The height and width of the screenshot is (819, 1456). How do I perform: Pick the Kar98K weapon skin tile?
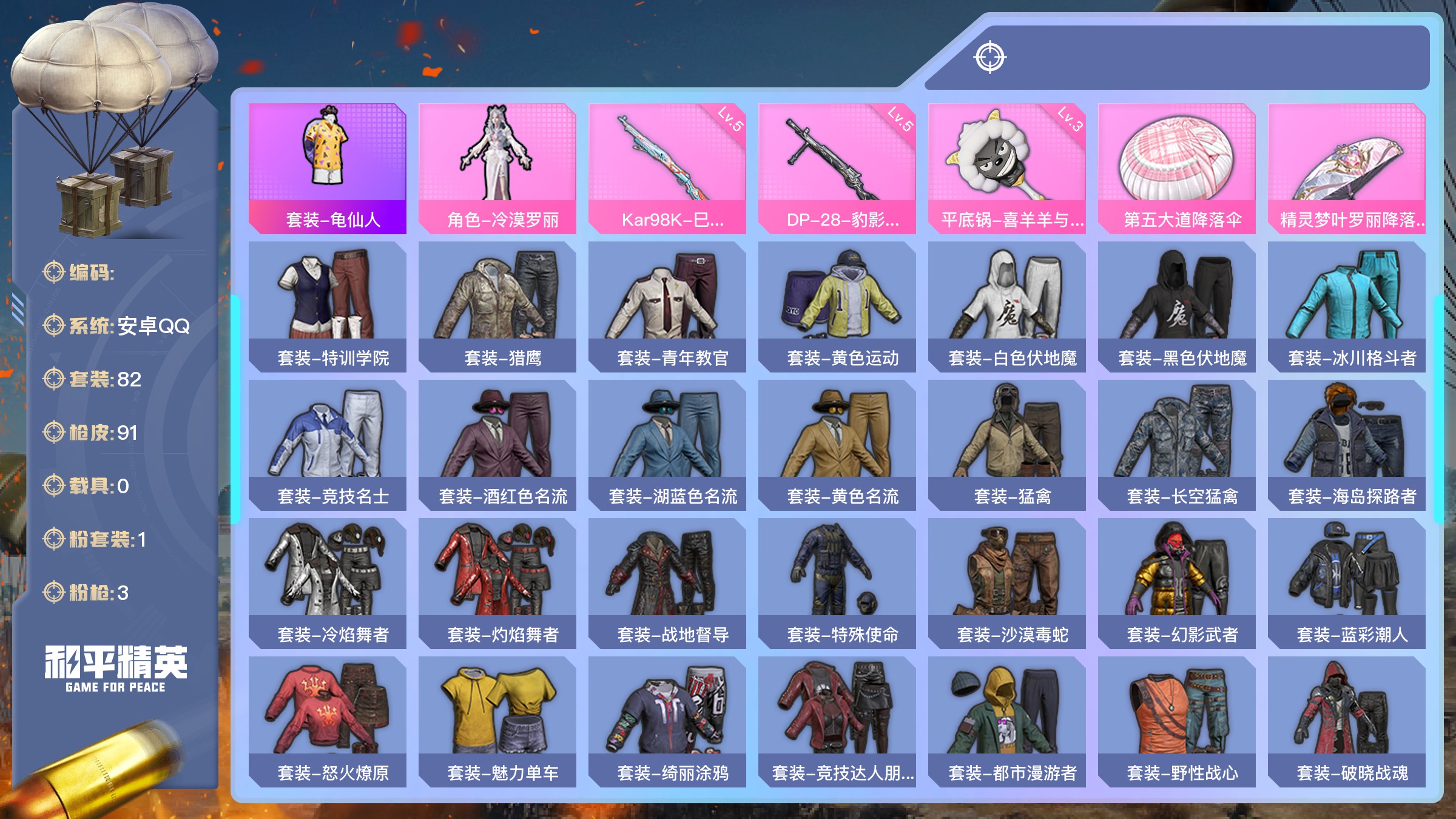pos(667,168)
